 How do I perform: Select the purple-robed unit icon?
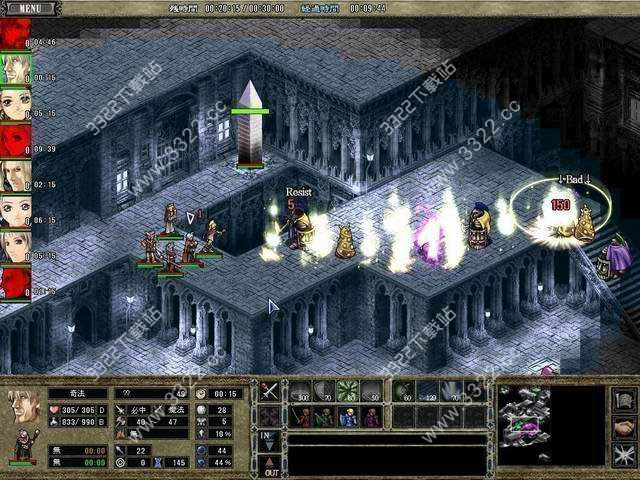point(371,416)
